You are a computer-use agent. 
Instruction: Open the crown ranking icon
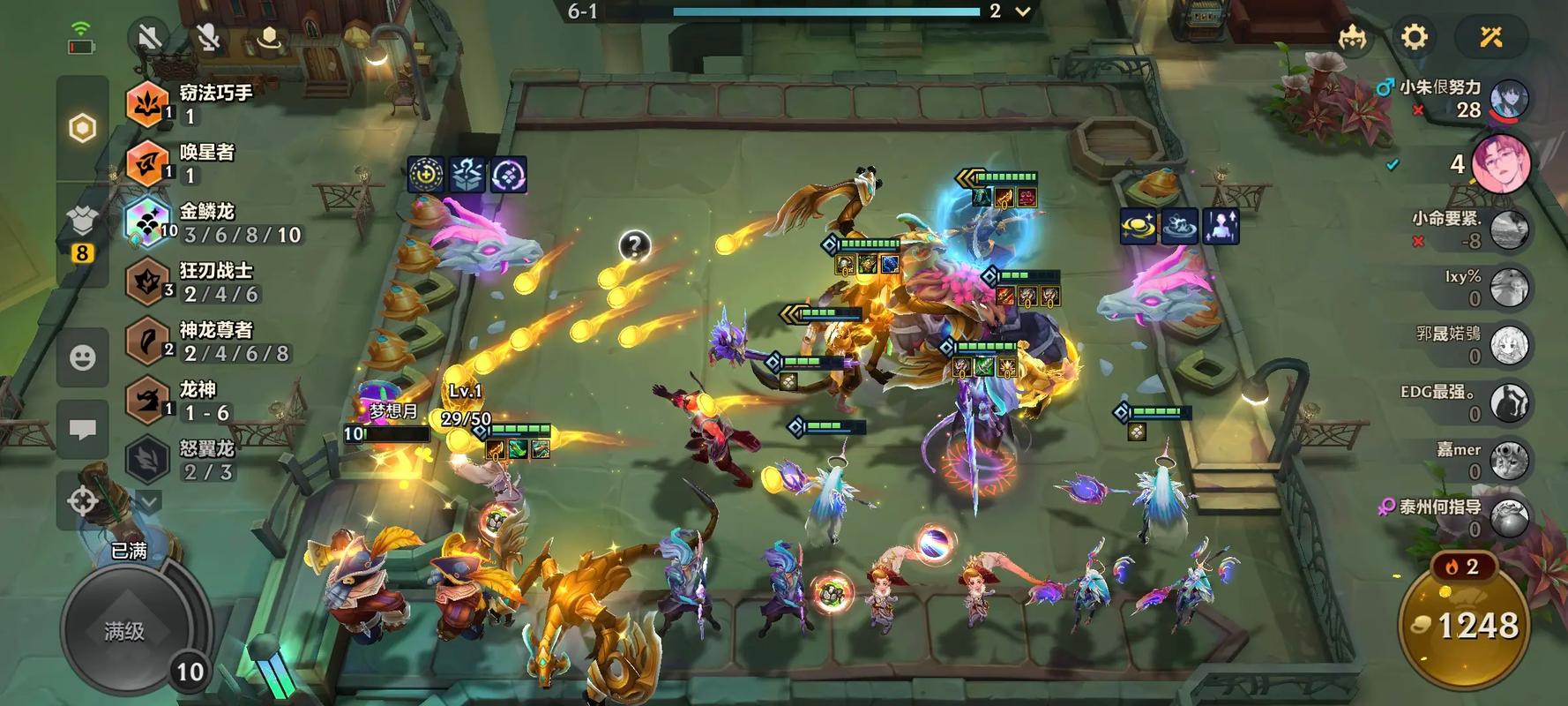(x=1352, y=37)
